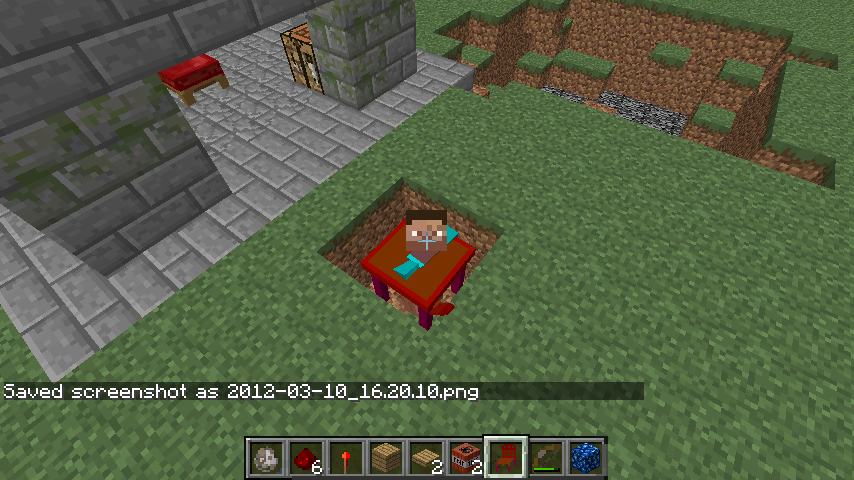854x480 pixels.
Task: Pick the wooden slab stack
Action: click(426, 459)
